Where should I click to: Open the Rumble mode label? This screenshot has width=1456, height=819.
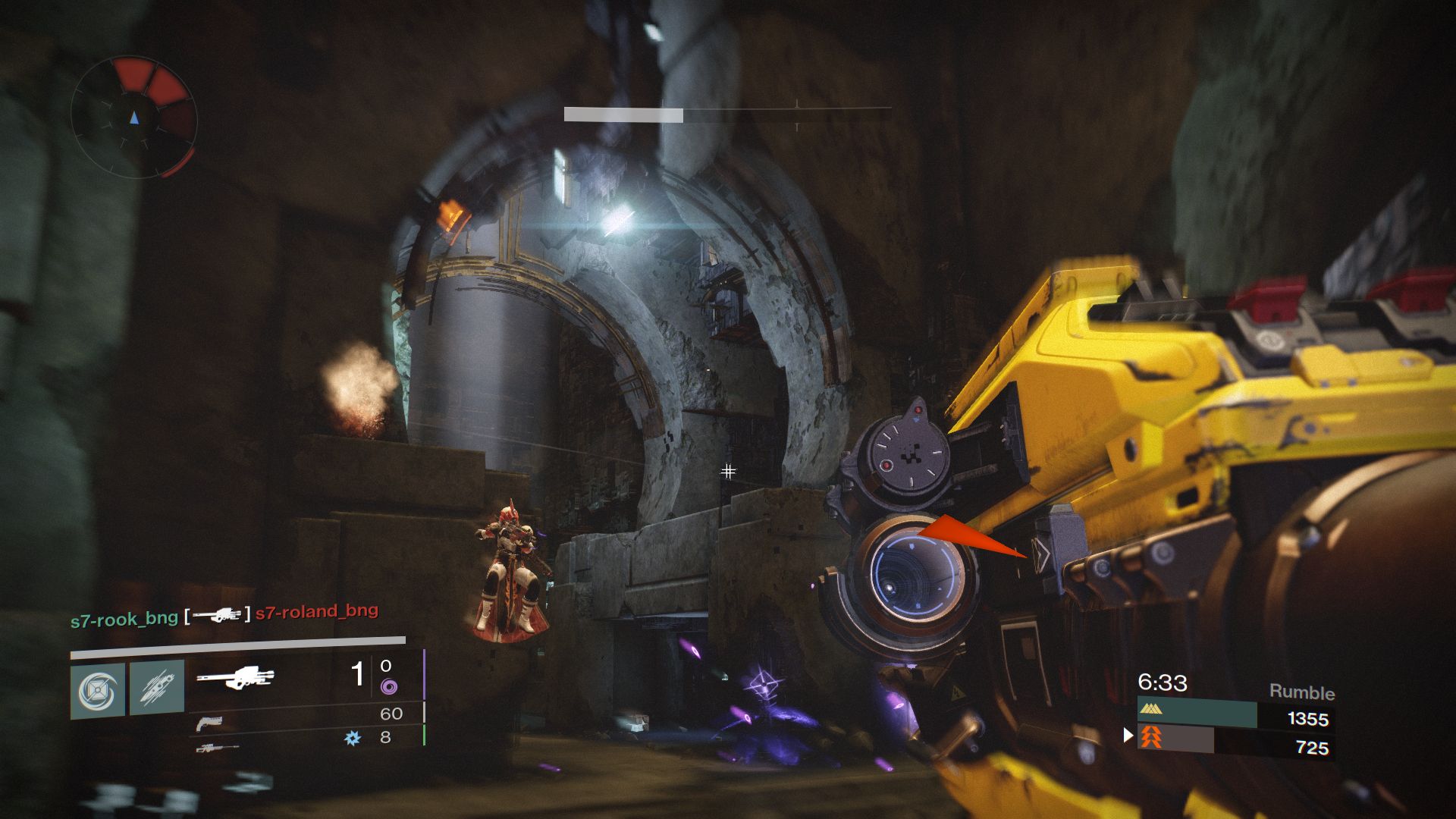pos(1301,692)
